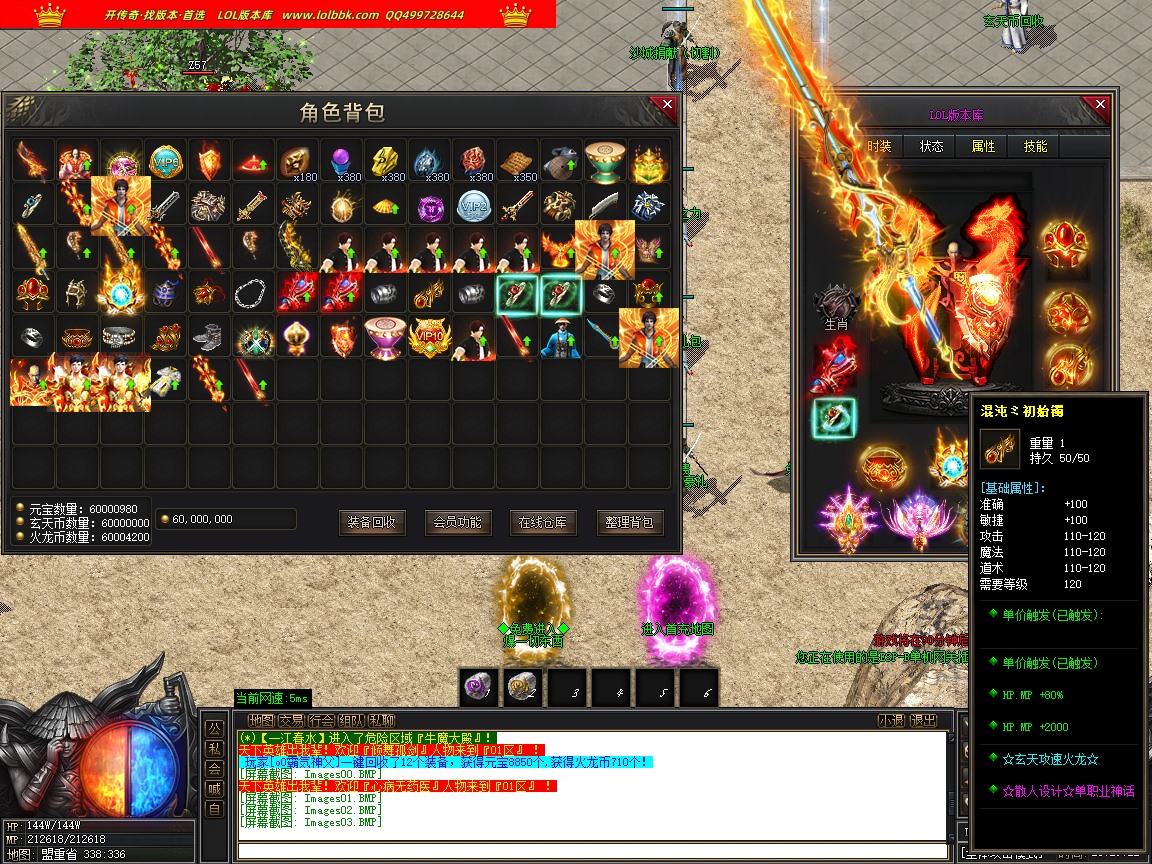Image resolution: width=1152 pixels, height=864 pixels.
Task: Open the 行会 guild button
Action: [x=322, y=721]
